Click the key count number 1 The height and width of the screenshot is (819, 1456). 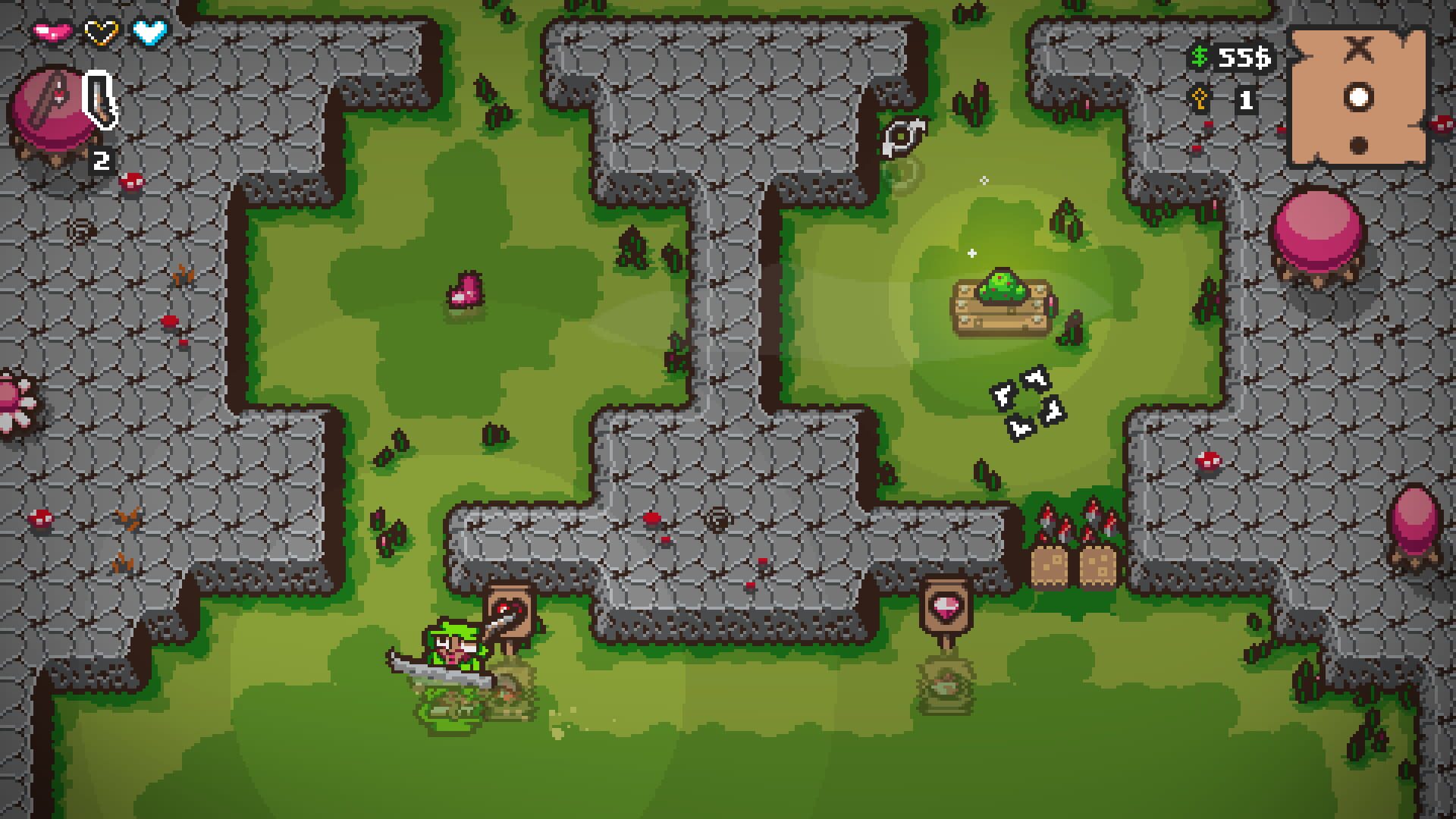coord(1245,99)
